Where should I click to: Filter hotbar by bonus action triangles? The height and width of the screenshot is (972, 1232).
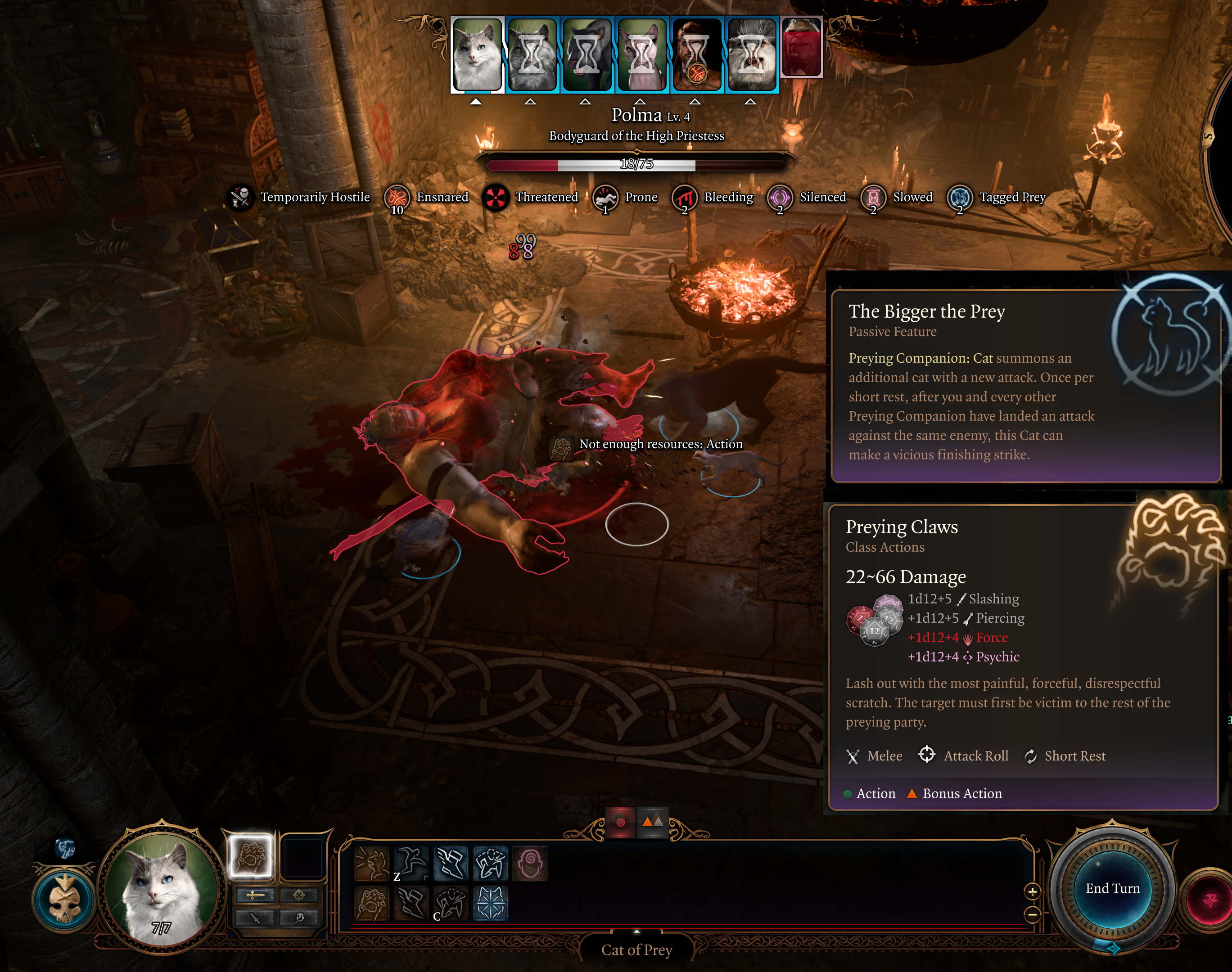(652, 822)
